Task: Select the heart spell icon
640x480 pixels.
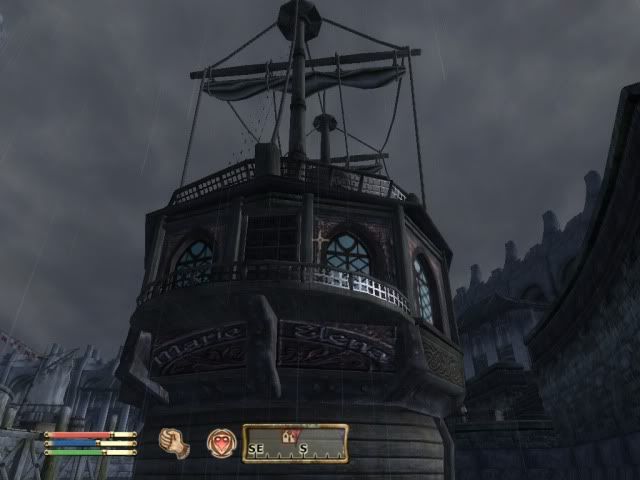Action: [x=221, y=443]
